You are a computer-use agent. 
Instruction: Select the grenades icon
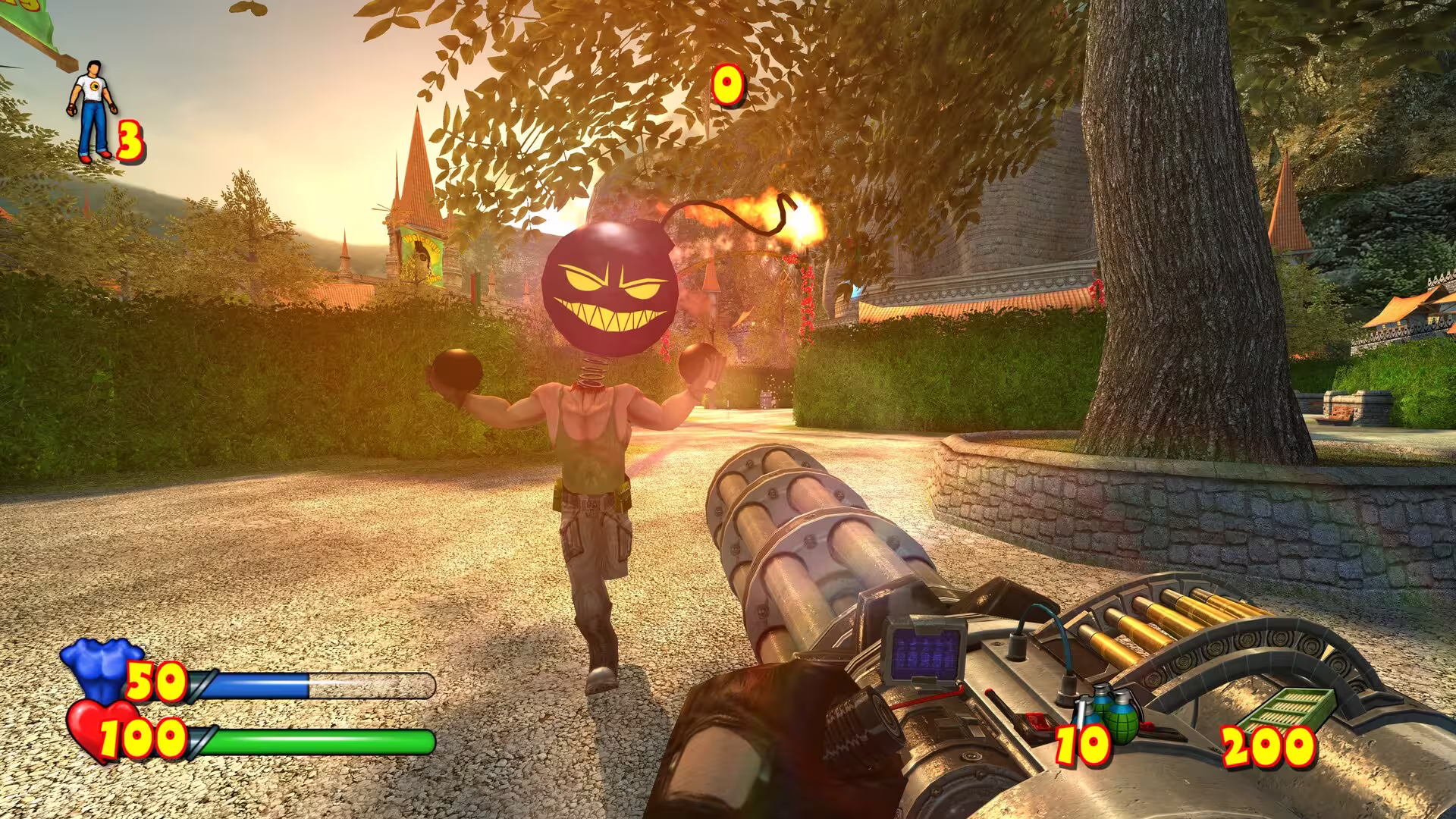(x=1109, y=710)
